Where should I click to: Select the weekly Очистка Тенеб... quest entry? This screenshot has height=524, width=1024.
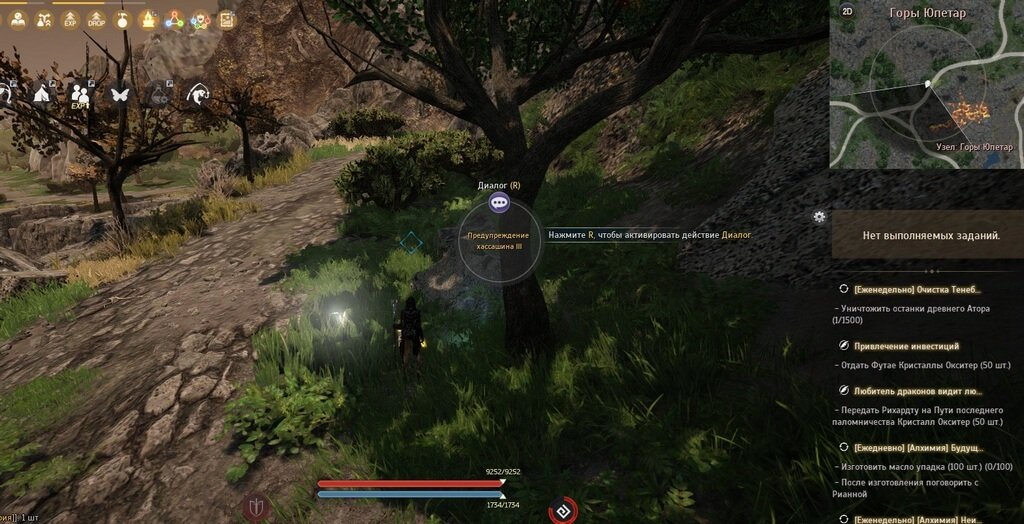click(919, 289)
